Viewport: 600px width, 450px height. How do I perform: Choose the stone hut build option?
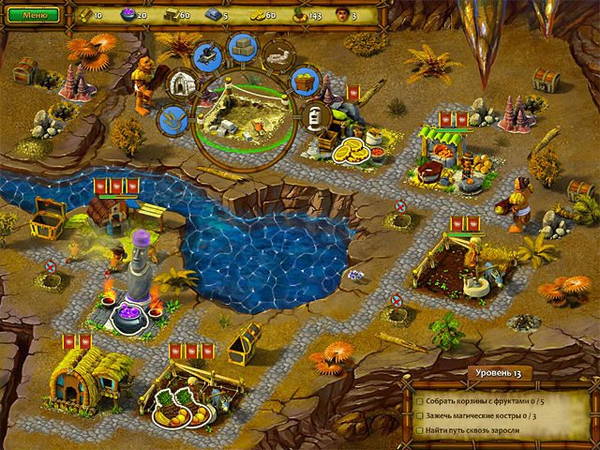tap(180, 84)
